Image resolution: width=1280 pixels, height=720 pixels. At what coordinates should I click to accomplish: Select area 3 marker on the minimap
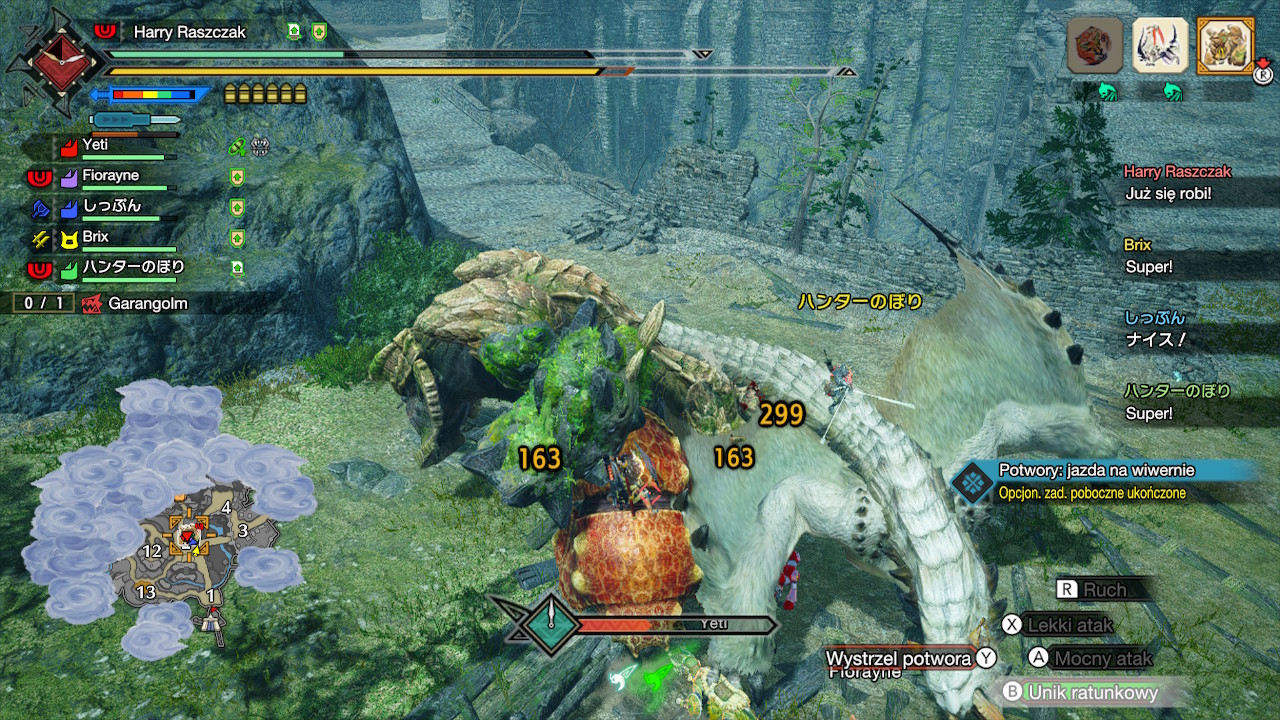243,530
